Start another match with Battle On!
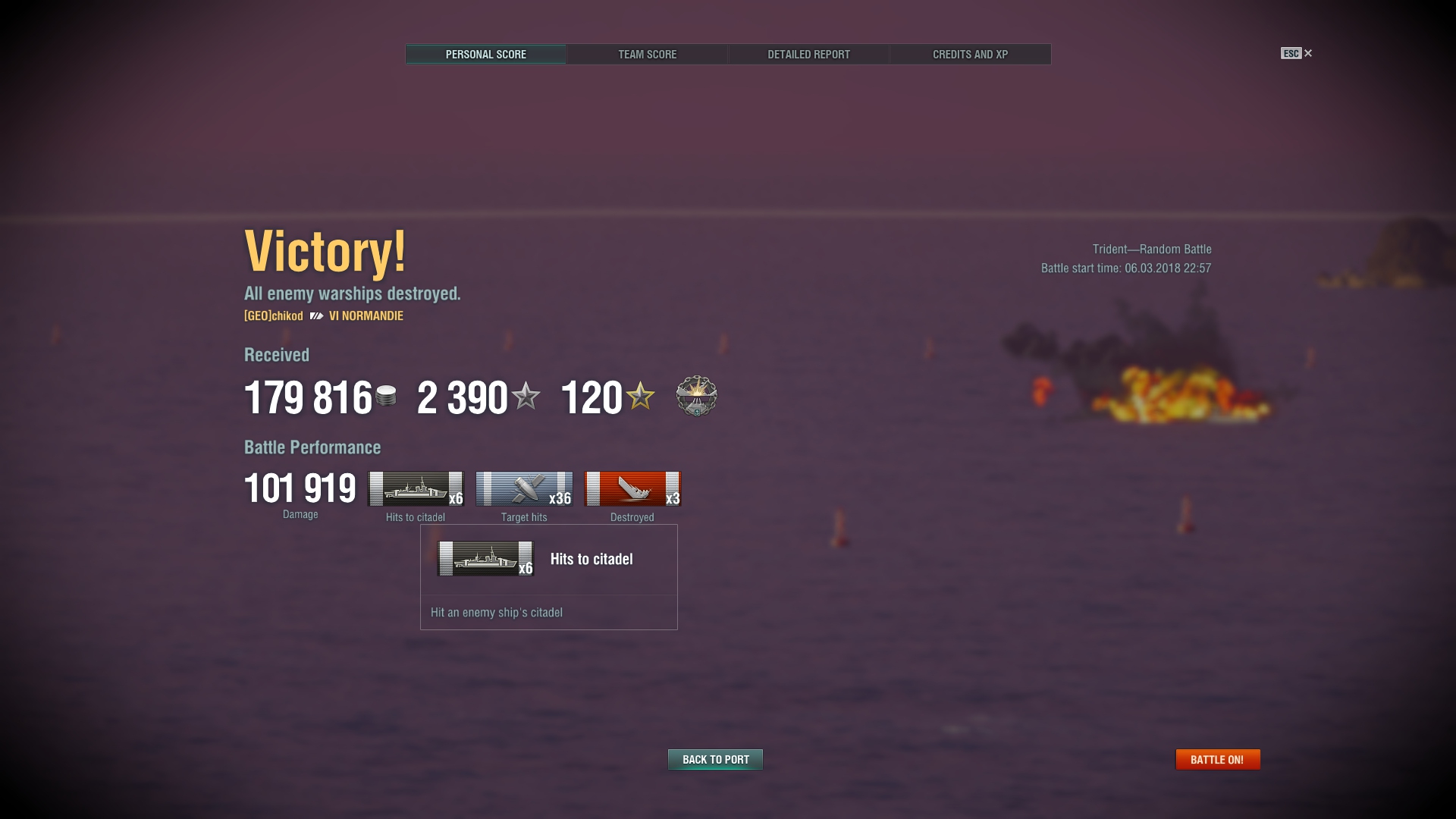The image size is (1456, 819). [x=1217, y=759]
